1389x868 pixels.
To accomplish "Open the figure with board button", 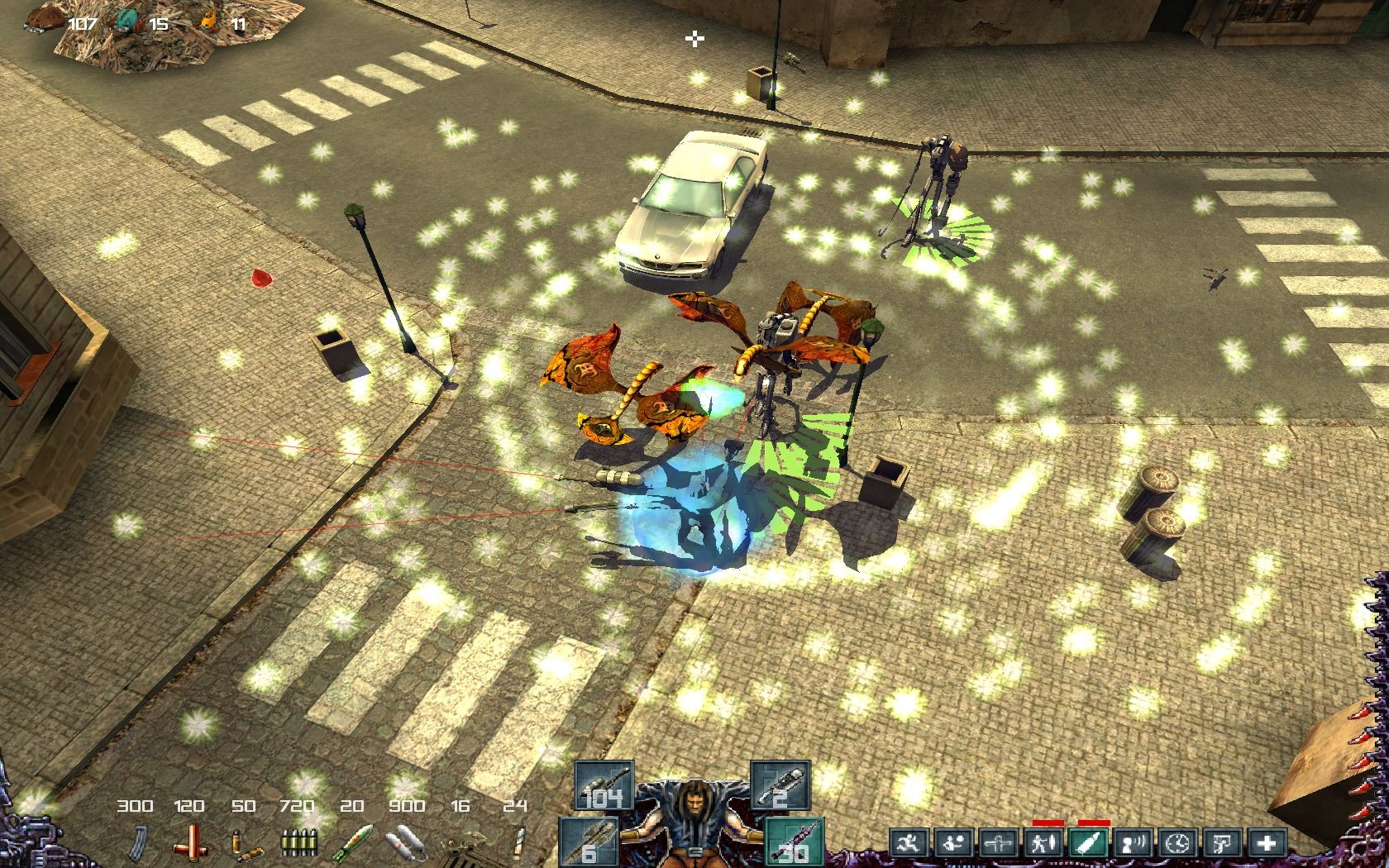I will click(x=1221, y=844).
